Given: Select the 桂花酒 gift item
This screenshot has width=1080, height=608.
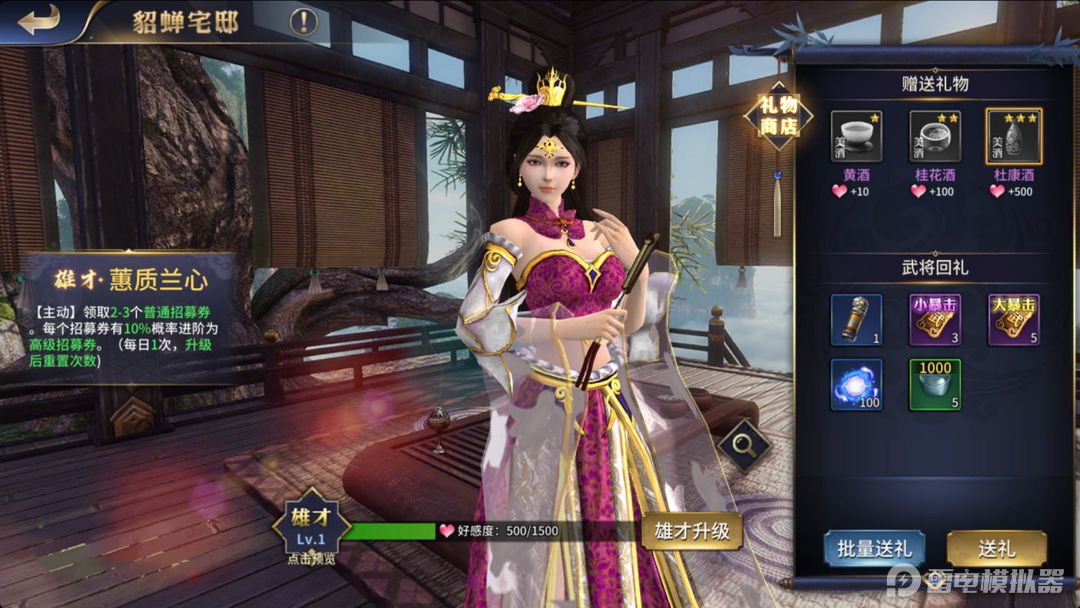Looking at the screenshot, I should point(935,137).
